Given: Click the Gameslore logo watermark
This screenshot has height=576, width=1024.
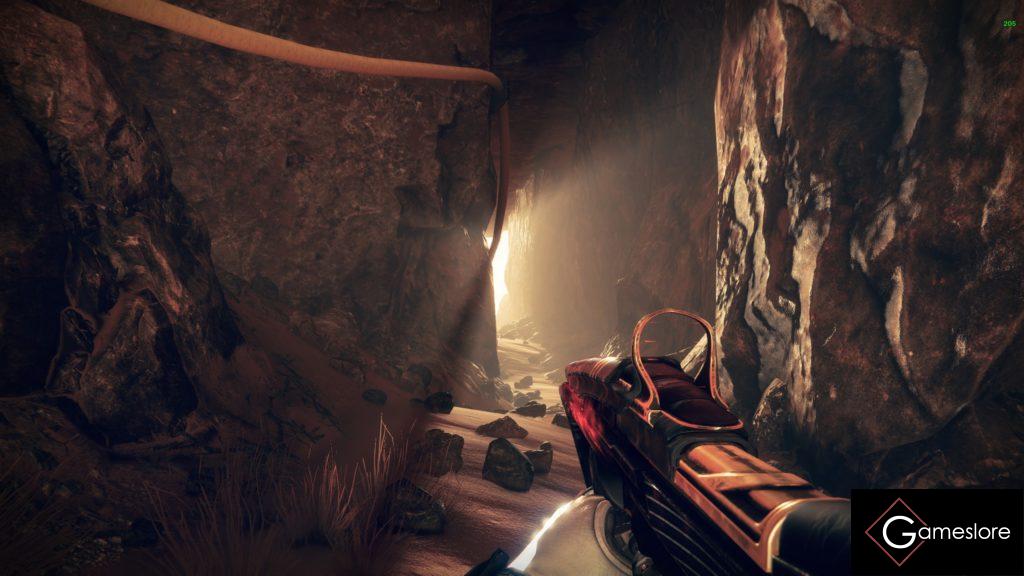Looking at the screenshot, I should click(x=937, y=532).
